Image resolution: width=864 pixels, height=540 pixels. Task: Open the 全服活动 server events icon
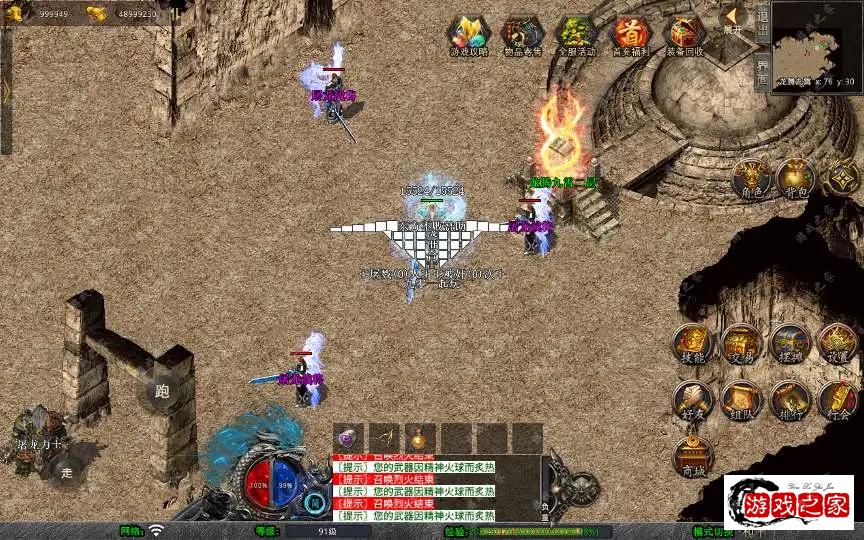[577, 35]
